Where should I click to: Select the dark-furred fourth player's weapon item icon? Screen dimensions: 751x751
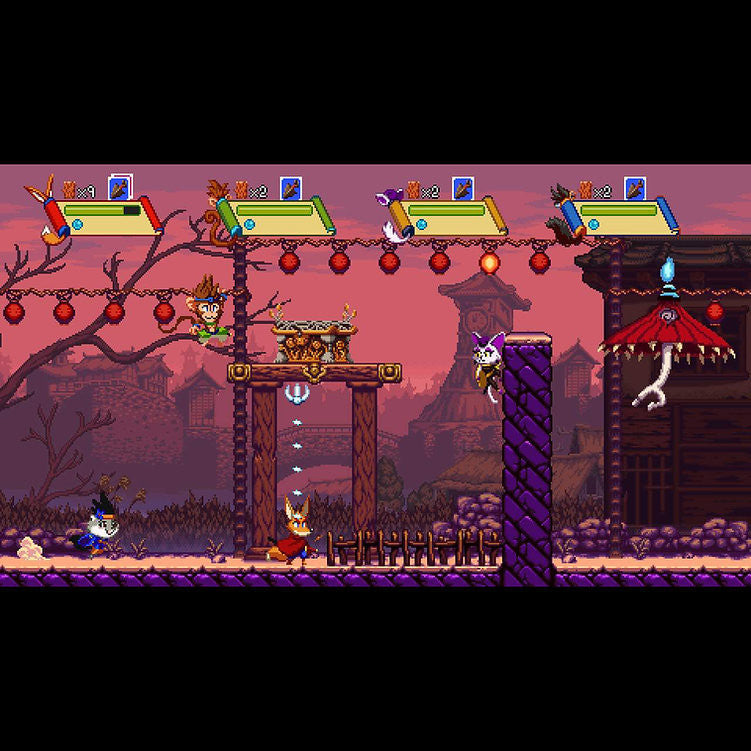(x=635, y=188)
